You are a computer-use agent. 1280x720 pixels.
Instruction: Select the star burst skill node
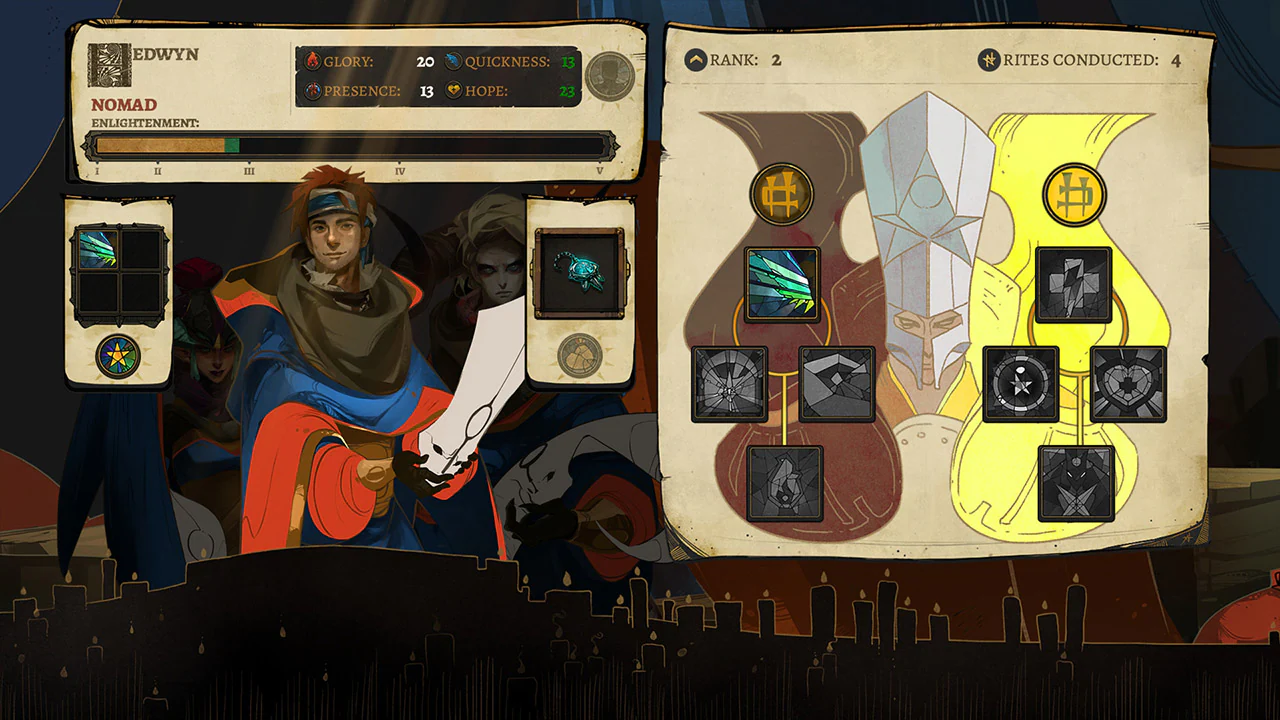pos(1021,385)
